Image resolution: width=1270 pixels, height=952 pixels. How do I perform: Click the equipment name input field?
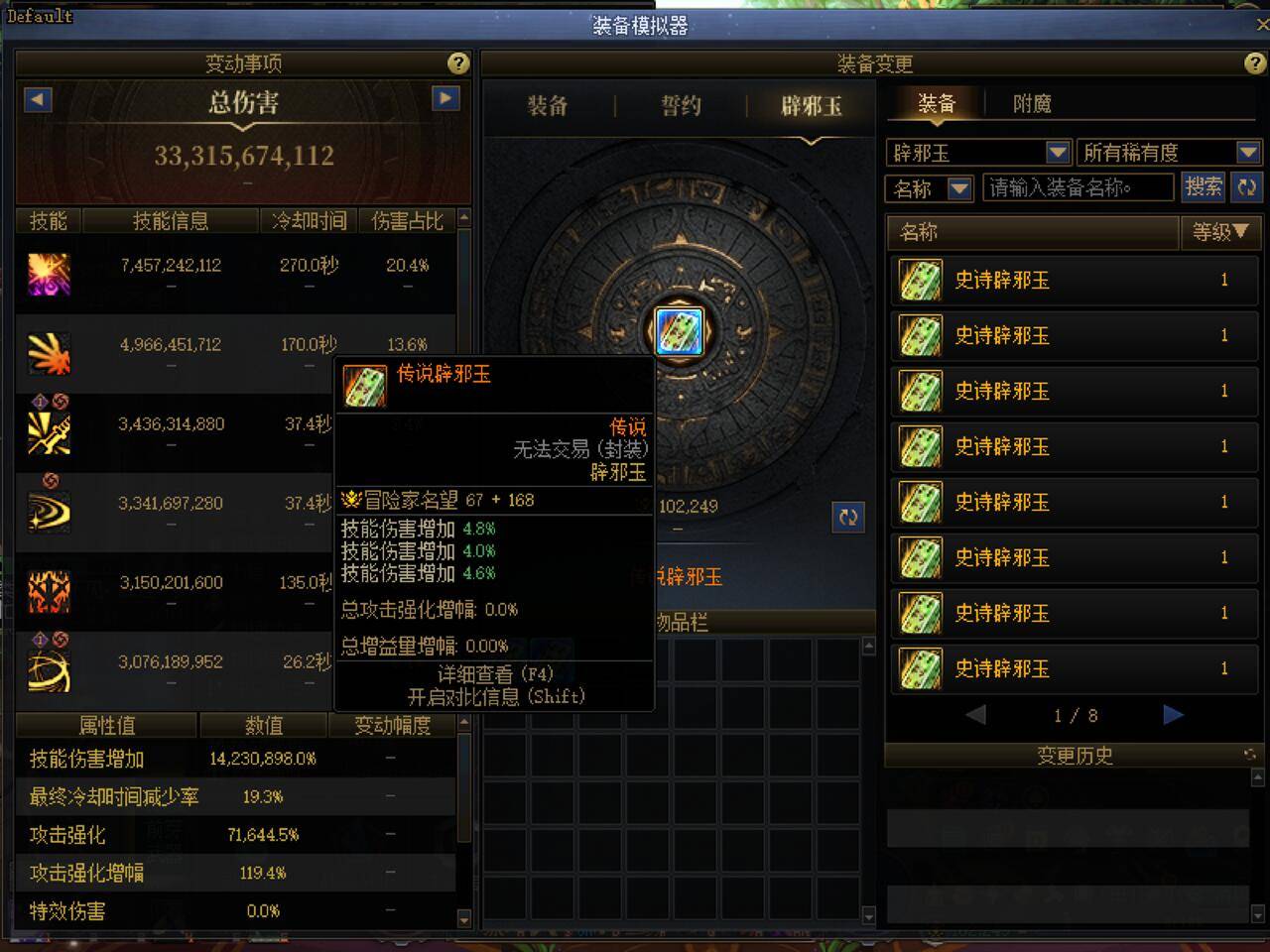[x=1077, y=187]
